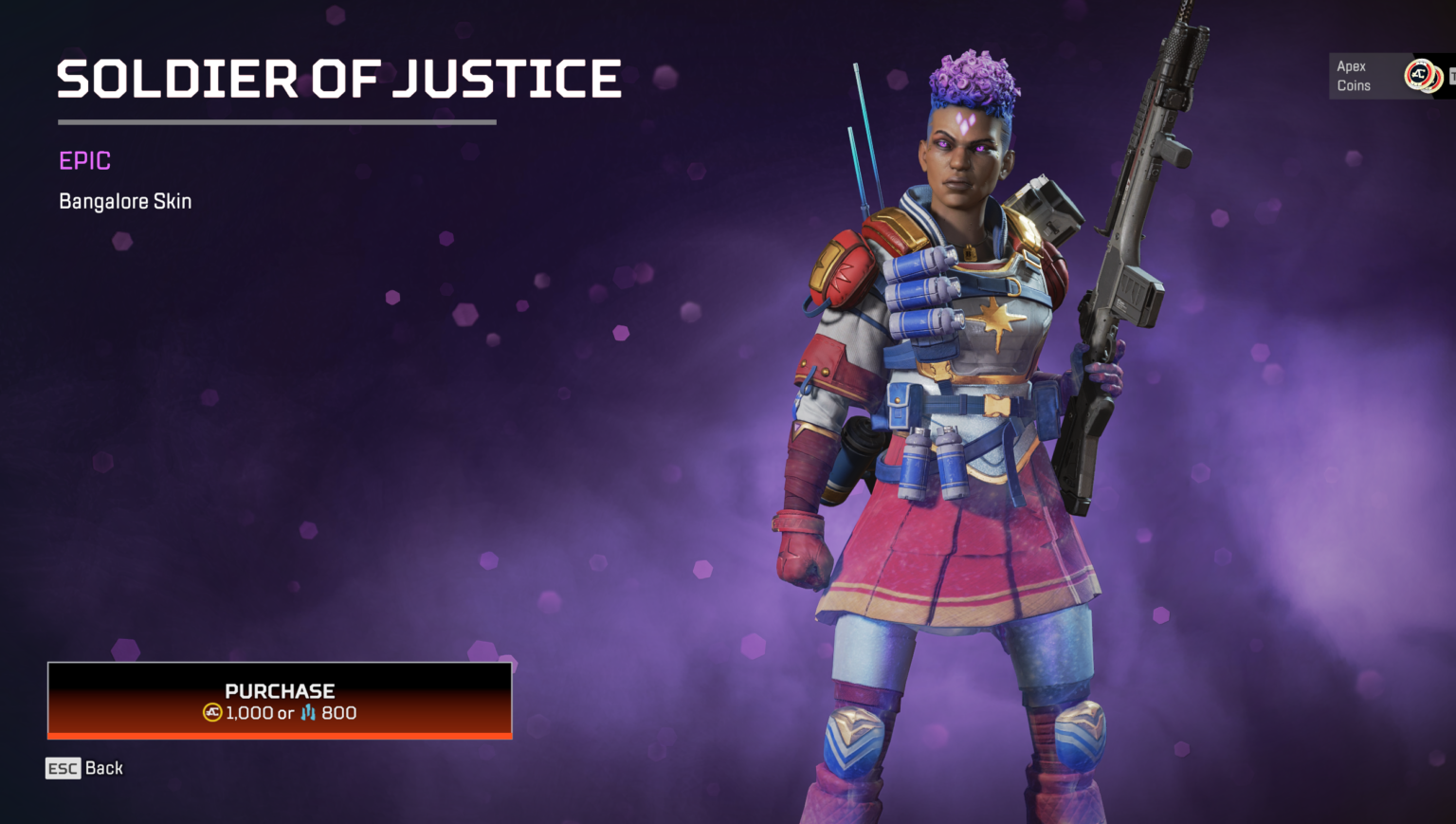Click the Bangalore Skin subtitle link
This screenshot has width=1456, height=824.
click(123, 201)
